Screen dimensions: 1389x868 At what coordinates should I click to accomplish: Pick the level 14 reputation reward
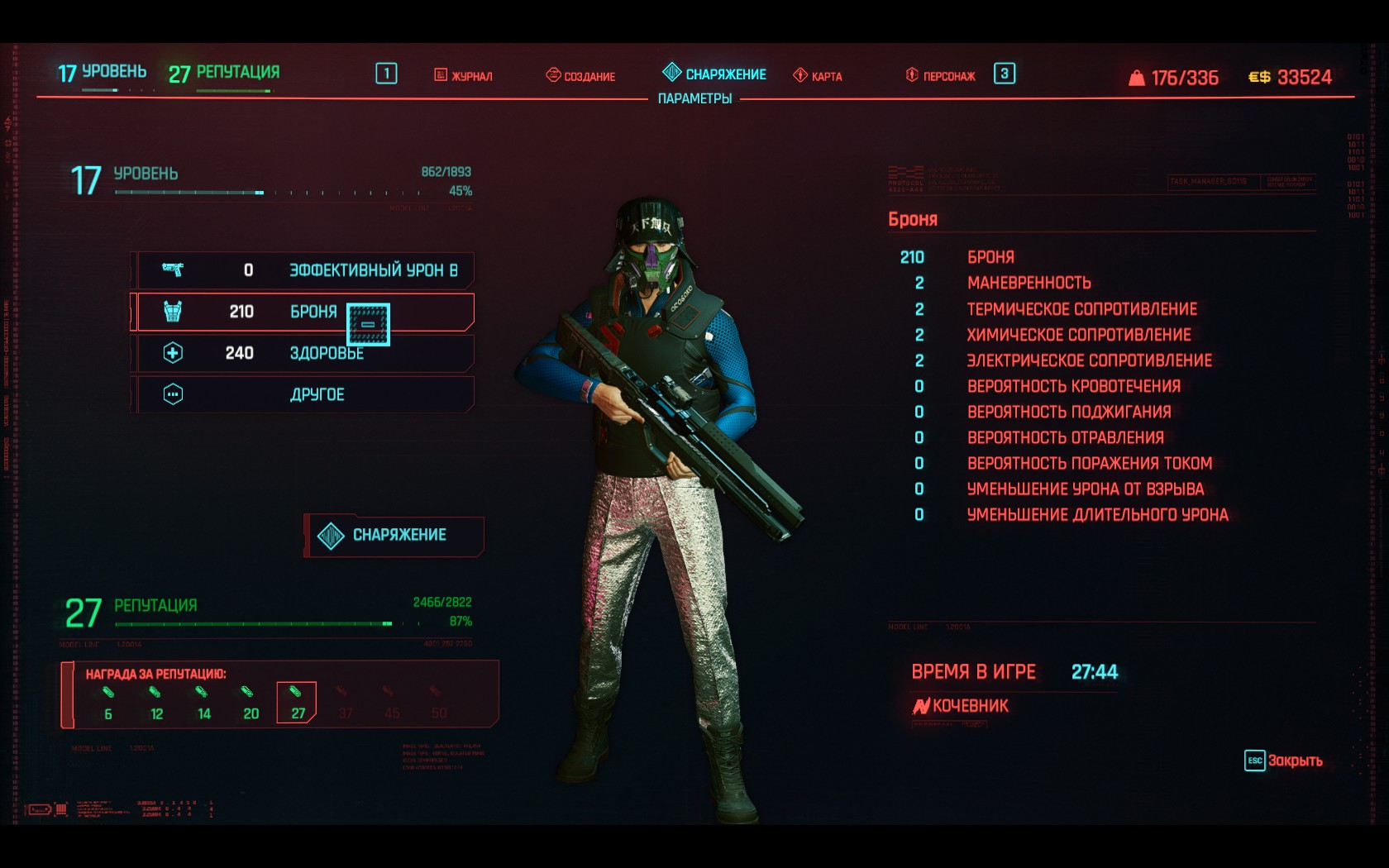[203, 703]
